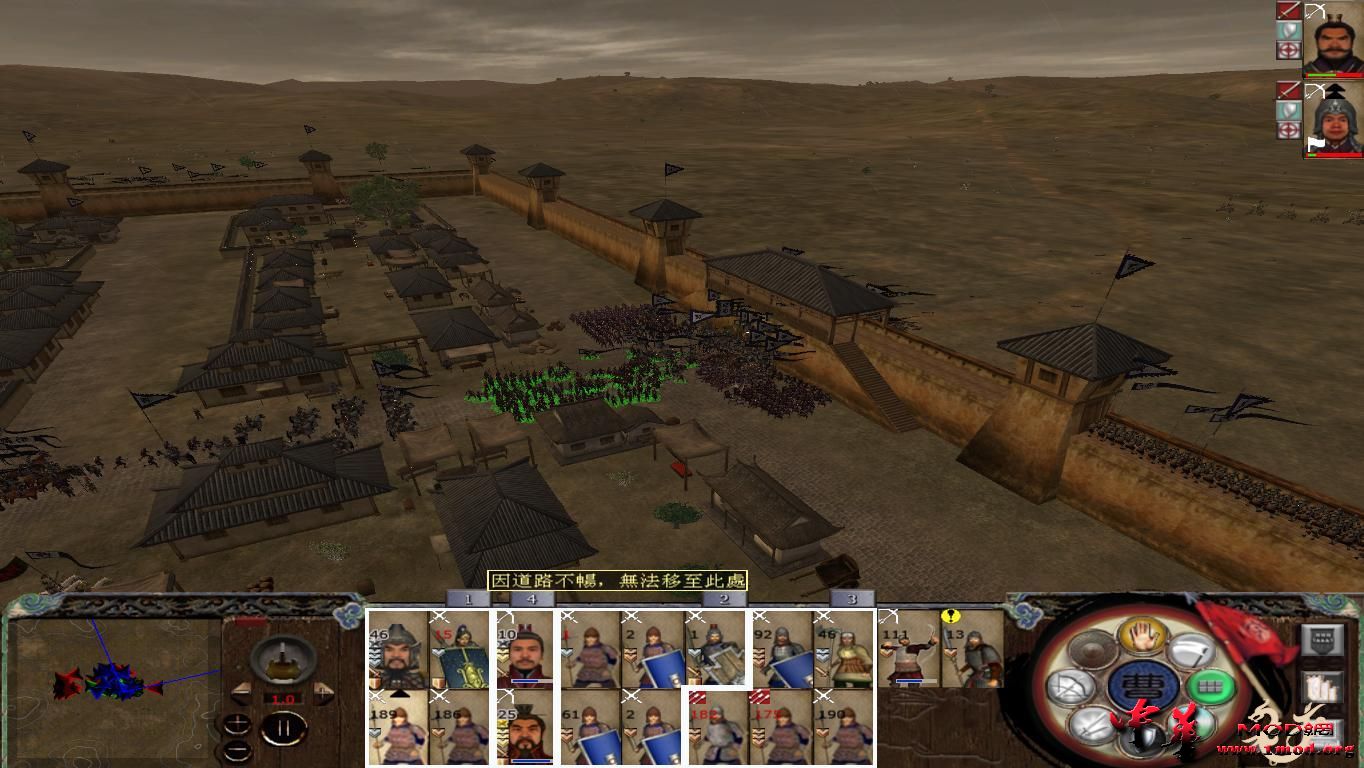Click the scrolls records button on the right
Image resolution: width=1364 pixels, height=768 pixels.
(1323, 687)
